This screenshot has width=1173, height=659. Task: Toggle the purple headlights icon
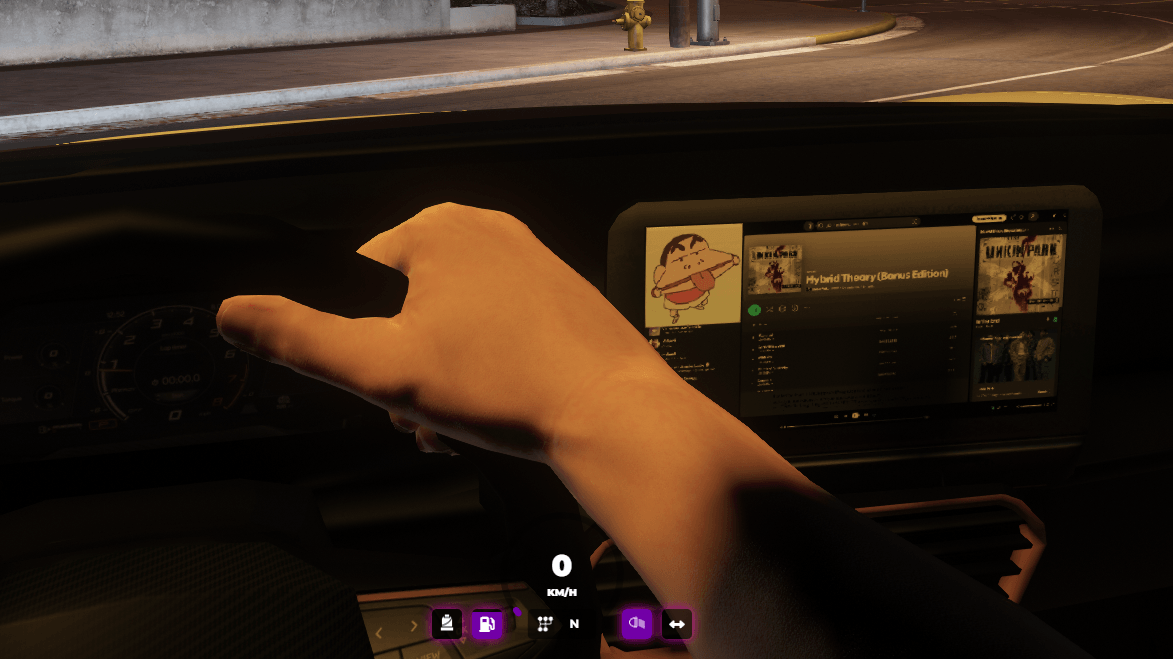[x=636, y=624]
